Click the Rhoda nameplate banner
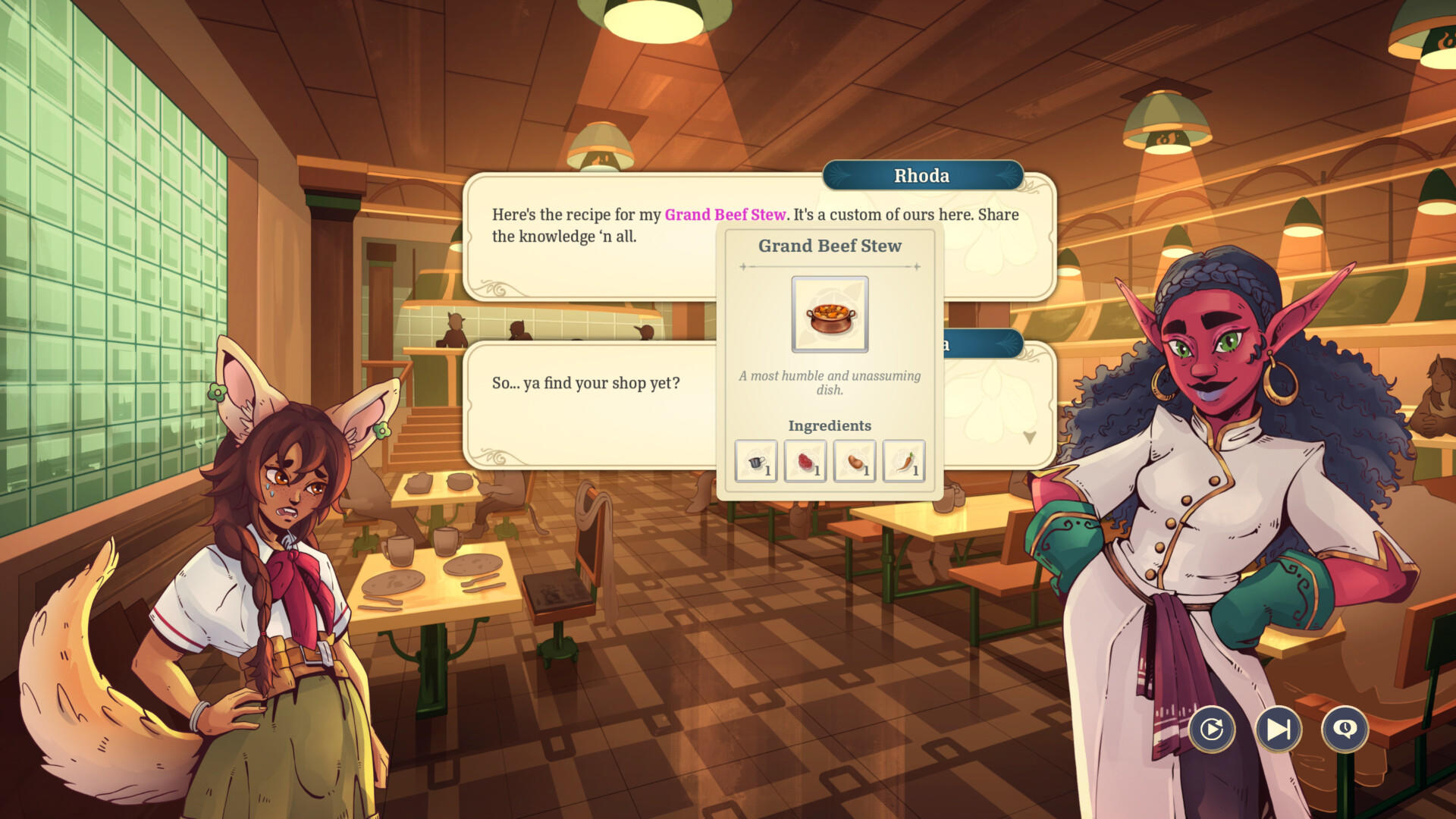This screenshot has width=1456, height=819. point(922,175)
